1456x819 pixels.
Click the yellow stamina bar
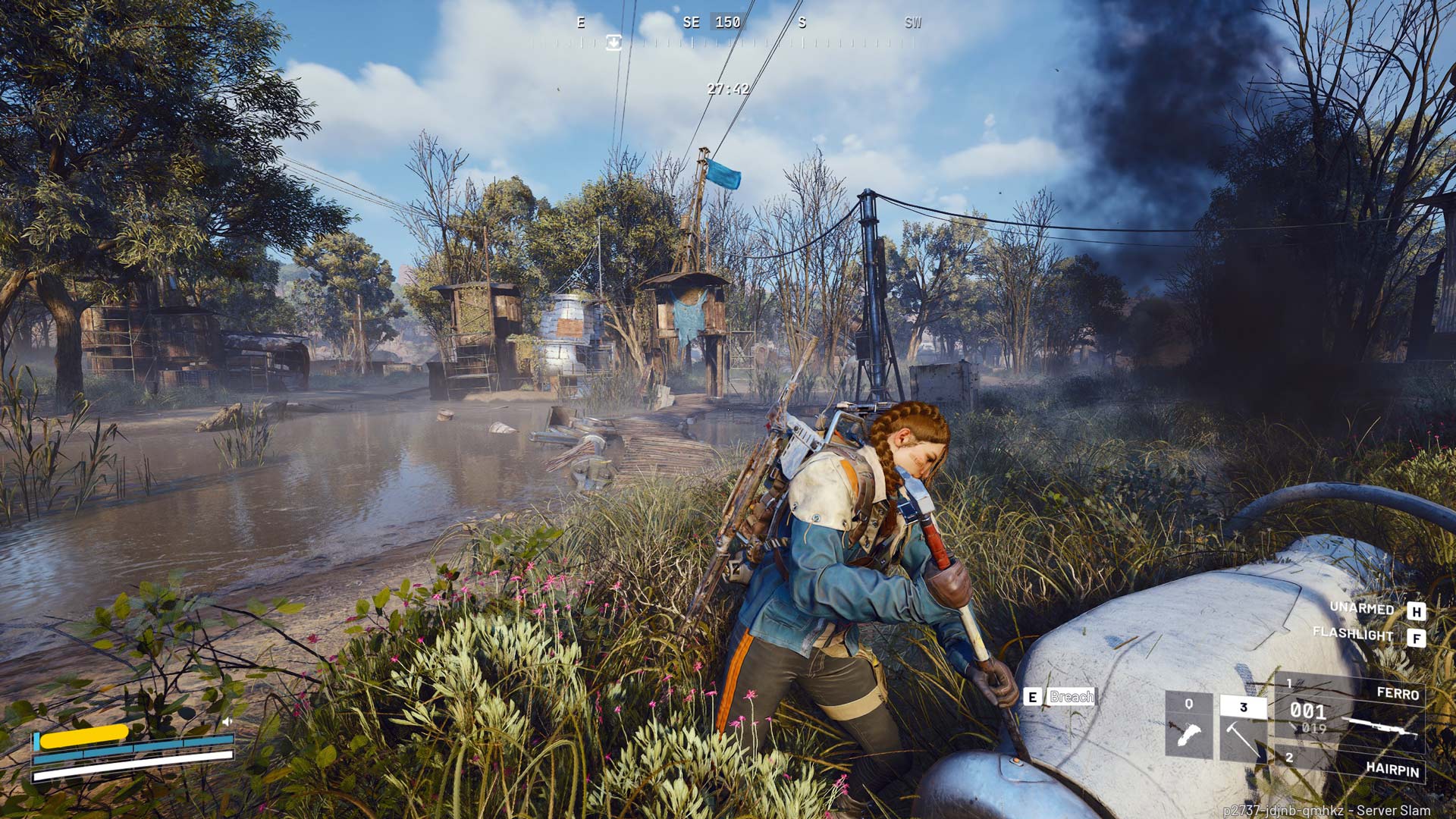[x=83, y=736]
